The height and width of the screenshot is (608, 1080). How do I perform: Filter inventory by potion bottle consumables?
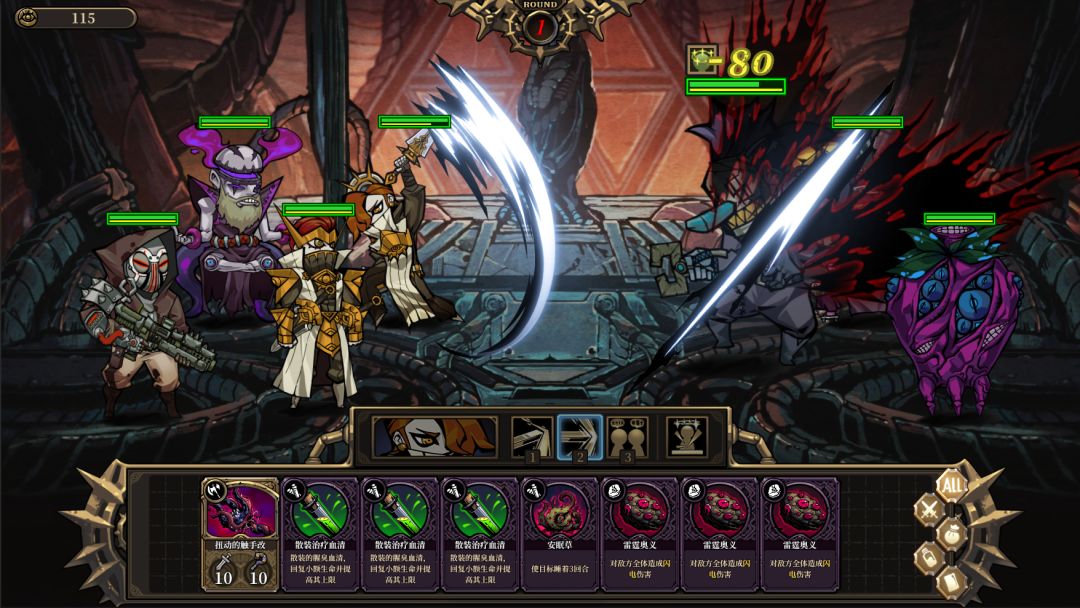(929, 557)
